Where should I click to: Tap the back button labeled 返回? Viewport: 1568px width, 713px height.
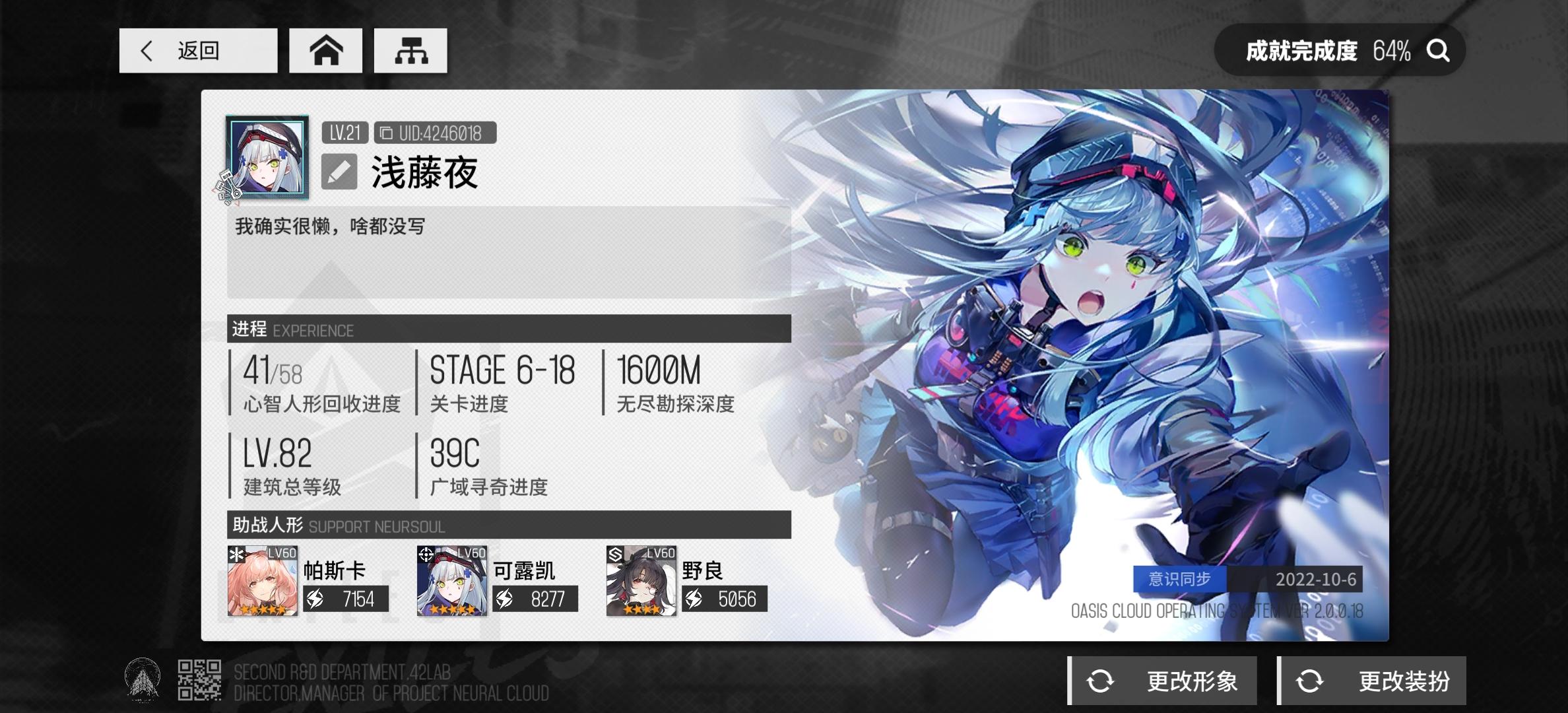click(x=197, y=50)
